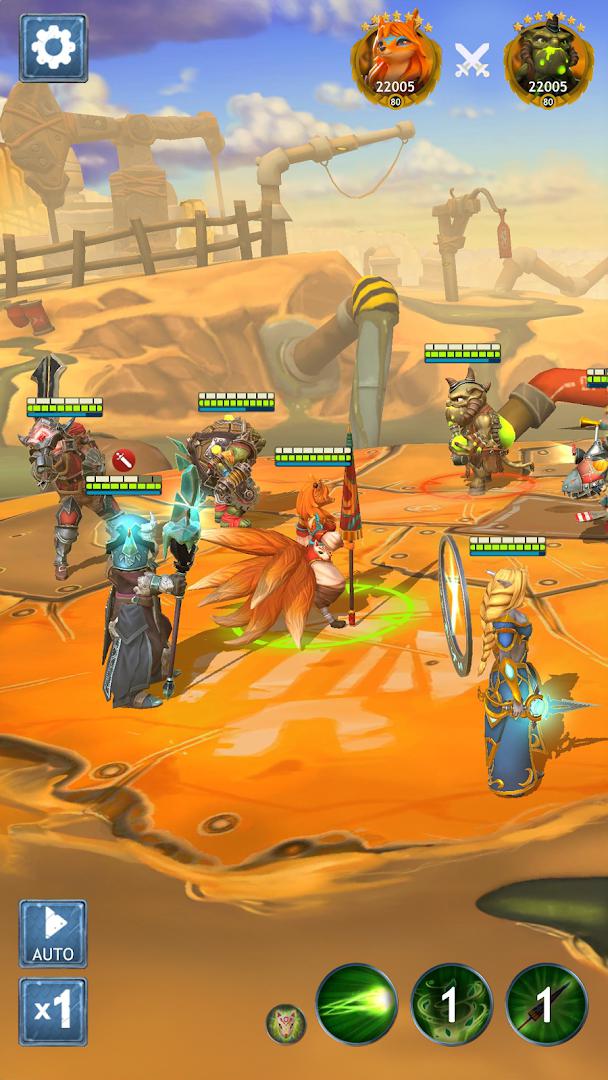608x1080 pixels.
Task: Open the gear settings menu
Action: 53,47
